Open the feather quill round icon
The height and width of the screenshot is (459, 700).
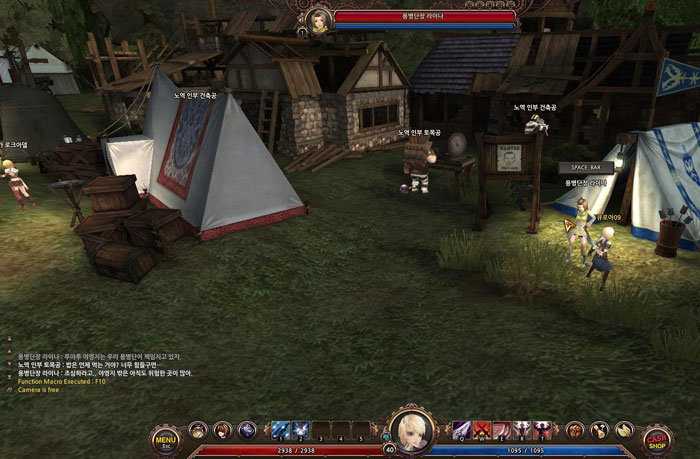(x=623, y=430)
